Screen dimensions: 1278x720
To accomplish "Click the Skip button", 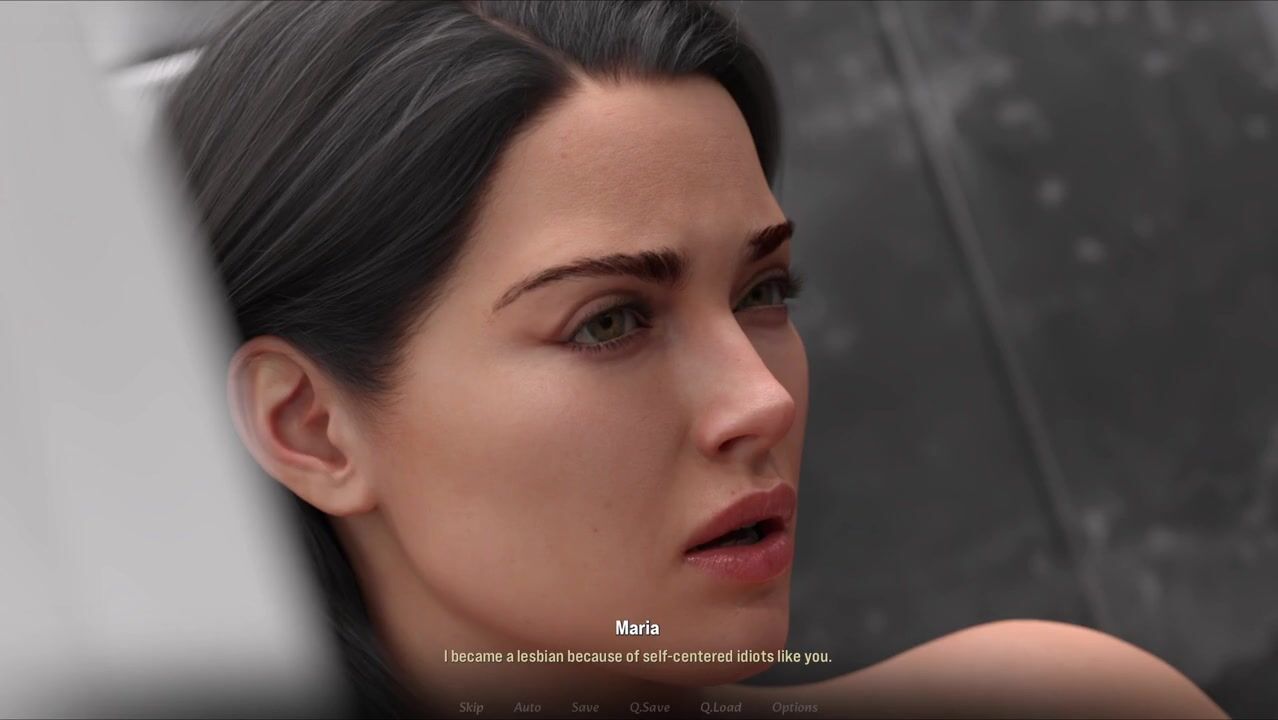I will pyautogui.click(x=471, y=707).
